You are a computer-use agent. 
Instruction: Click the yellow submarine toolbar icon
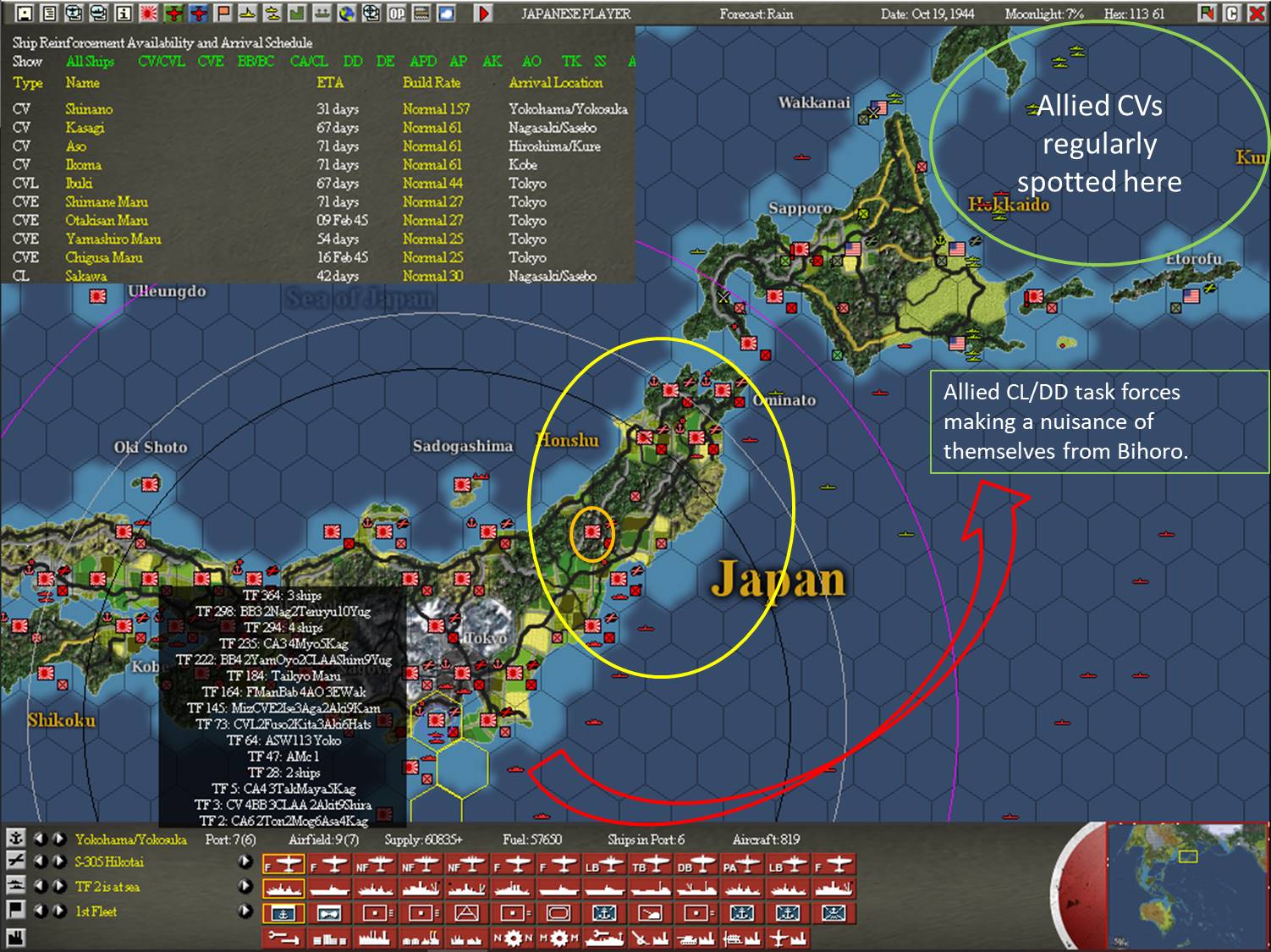(245, 14)
